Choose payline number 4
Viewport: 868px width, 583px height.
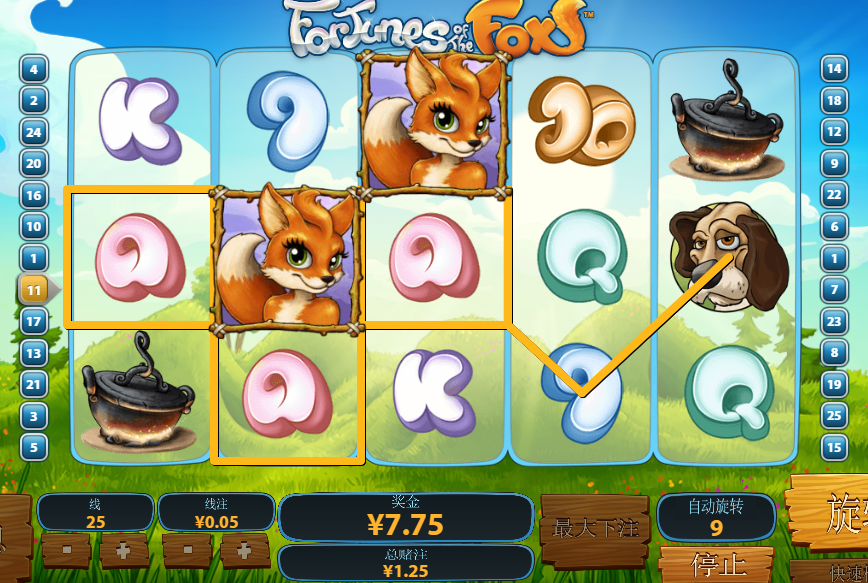(x=33, y=70)
